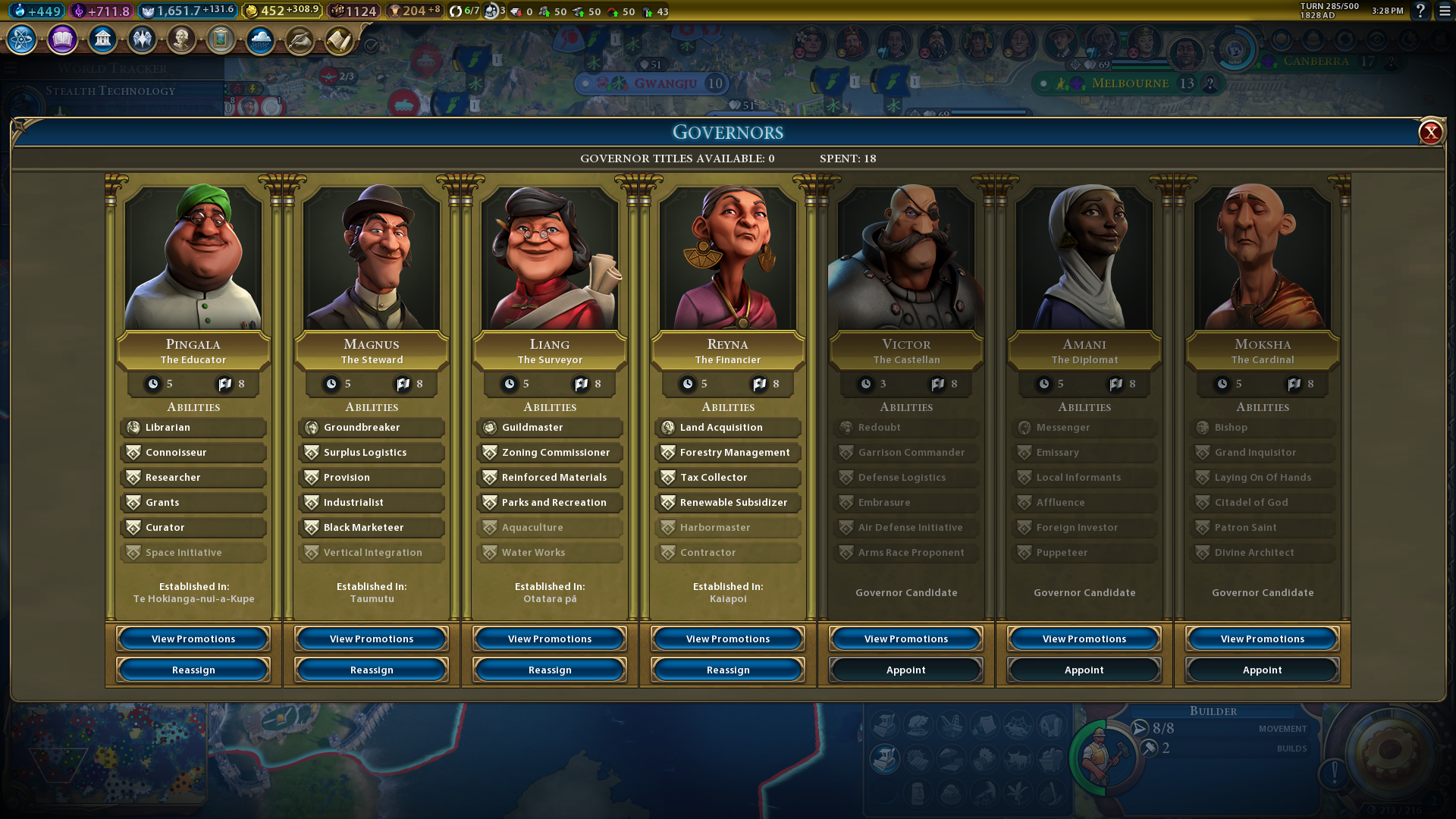Image resolution: width=1456 pixels, height=819 pixels.
Task: View promotions for Moksha
Action: click(x=1263, y=639)
